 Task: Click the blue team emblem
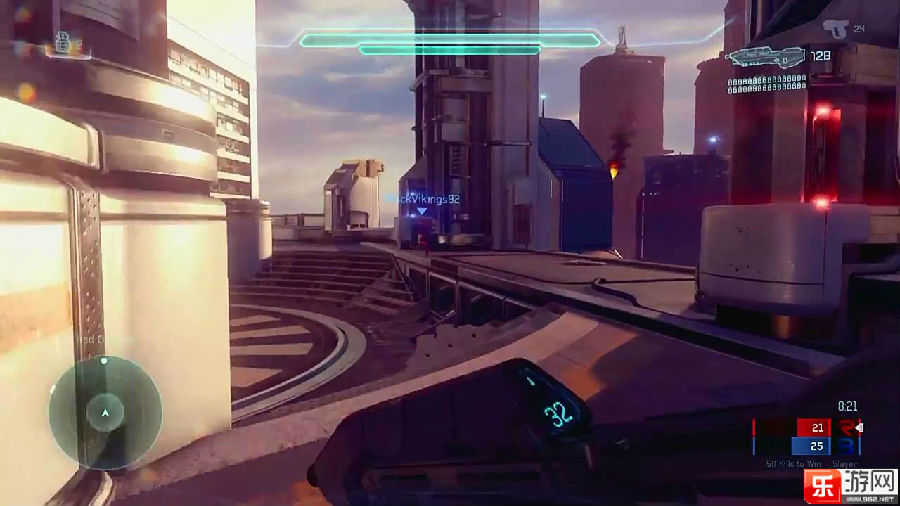(x=846, y=446)
